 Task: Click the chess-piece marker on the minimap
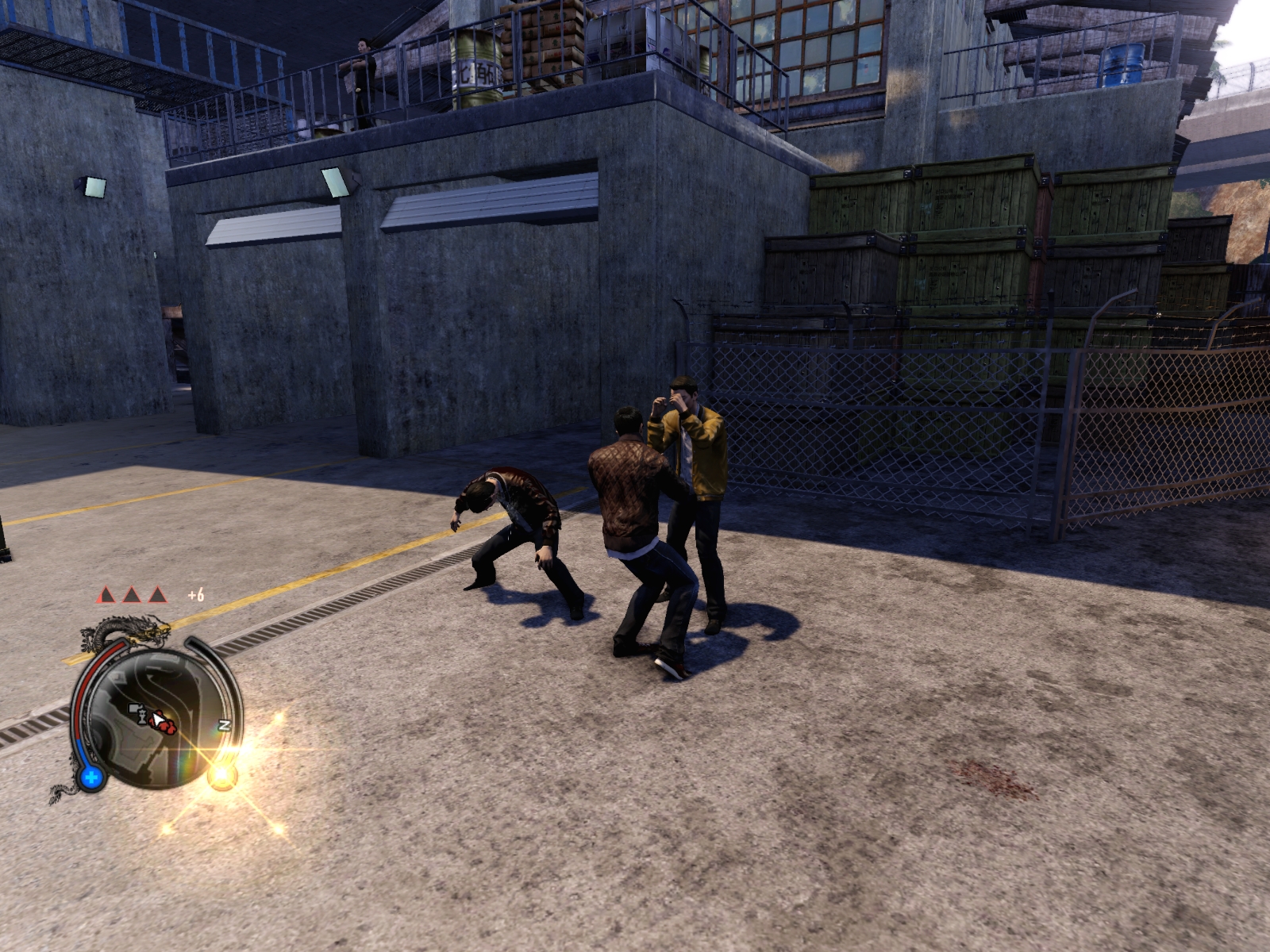point(141,716)
